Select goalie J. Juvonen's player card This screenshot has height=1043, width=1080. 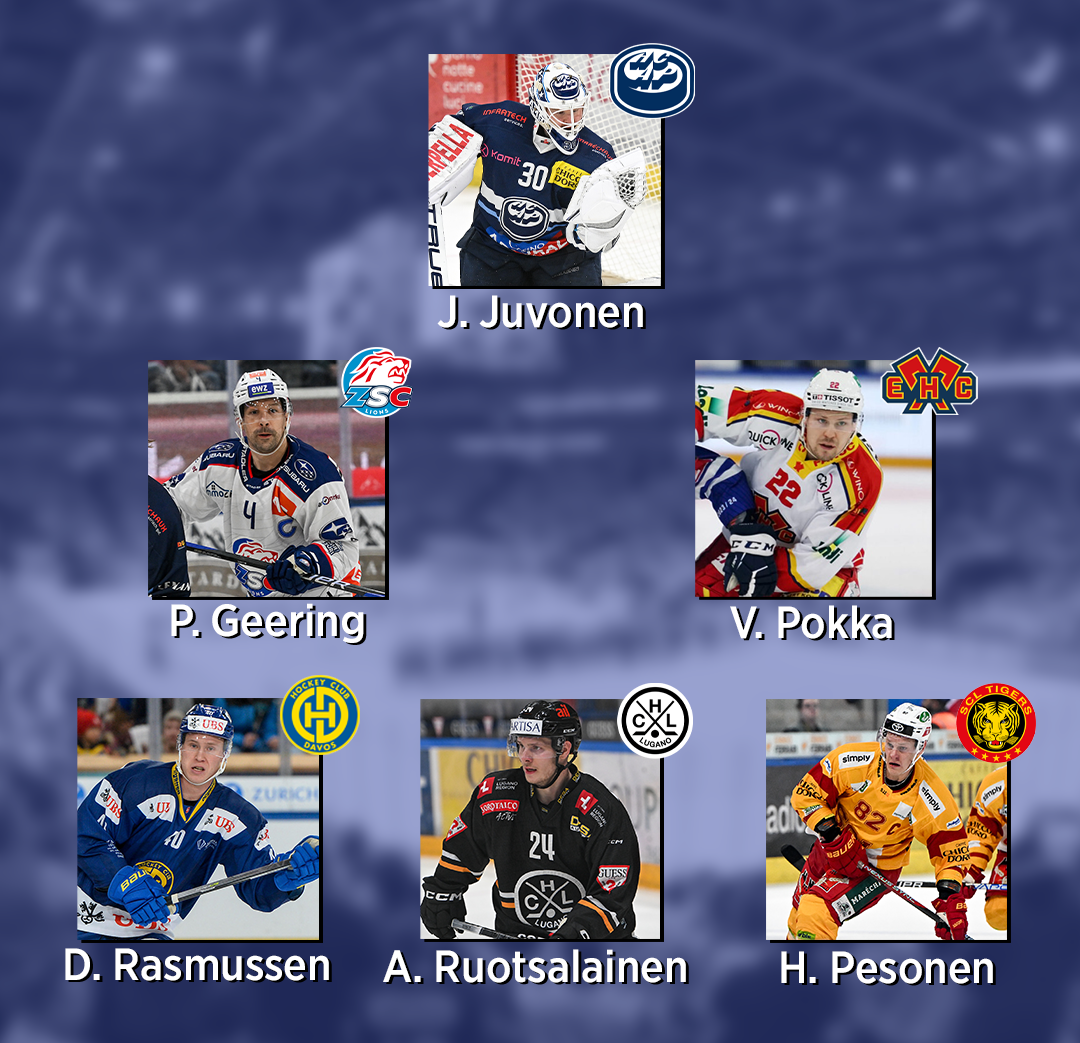pyautogui.click(x=545, y=170)
